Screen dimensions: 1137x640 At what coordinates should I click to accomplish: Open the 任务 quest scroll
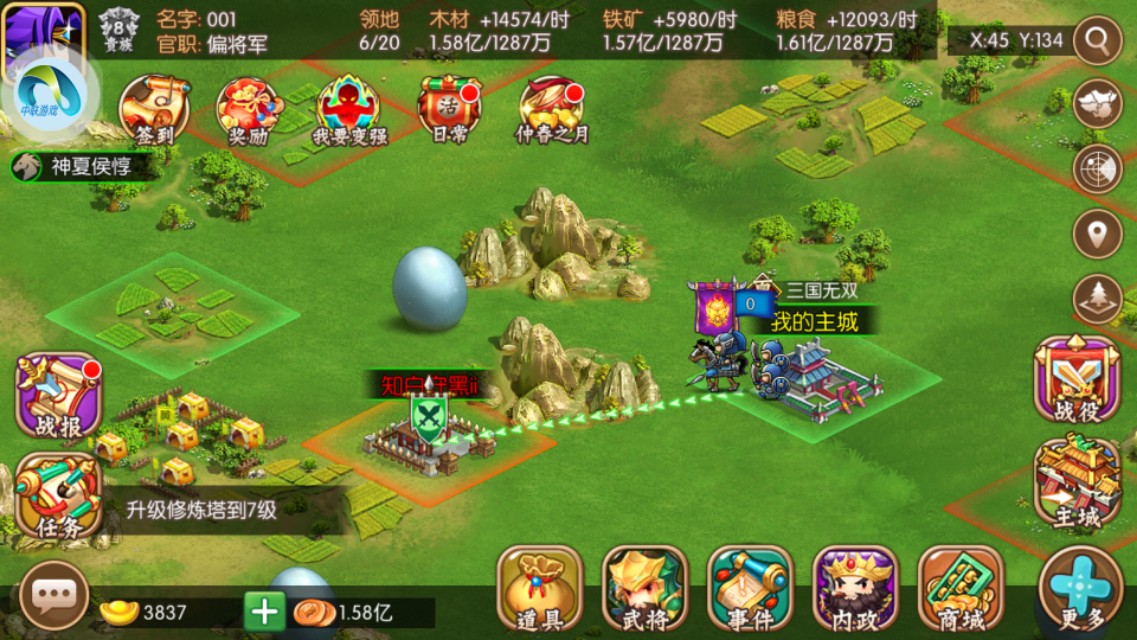pos(59,497)
